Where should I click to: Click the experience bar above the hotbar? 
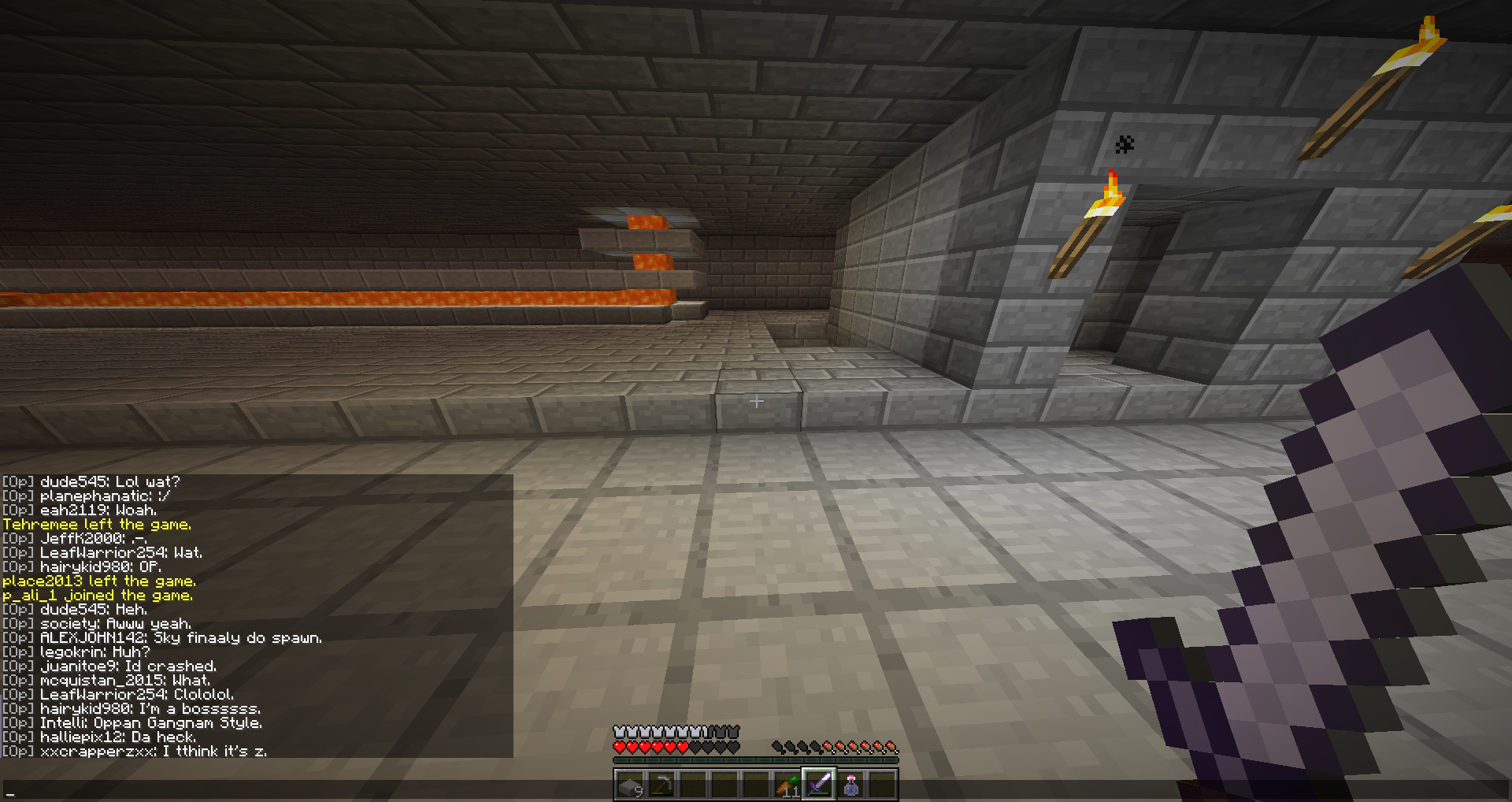pyautogui.click(x=756, y=760)
